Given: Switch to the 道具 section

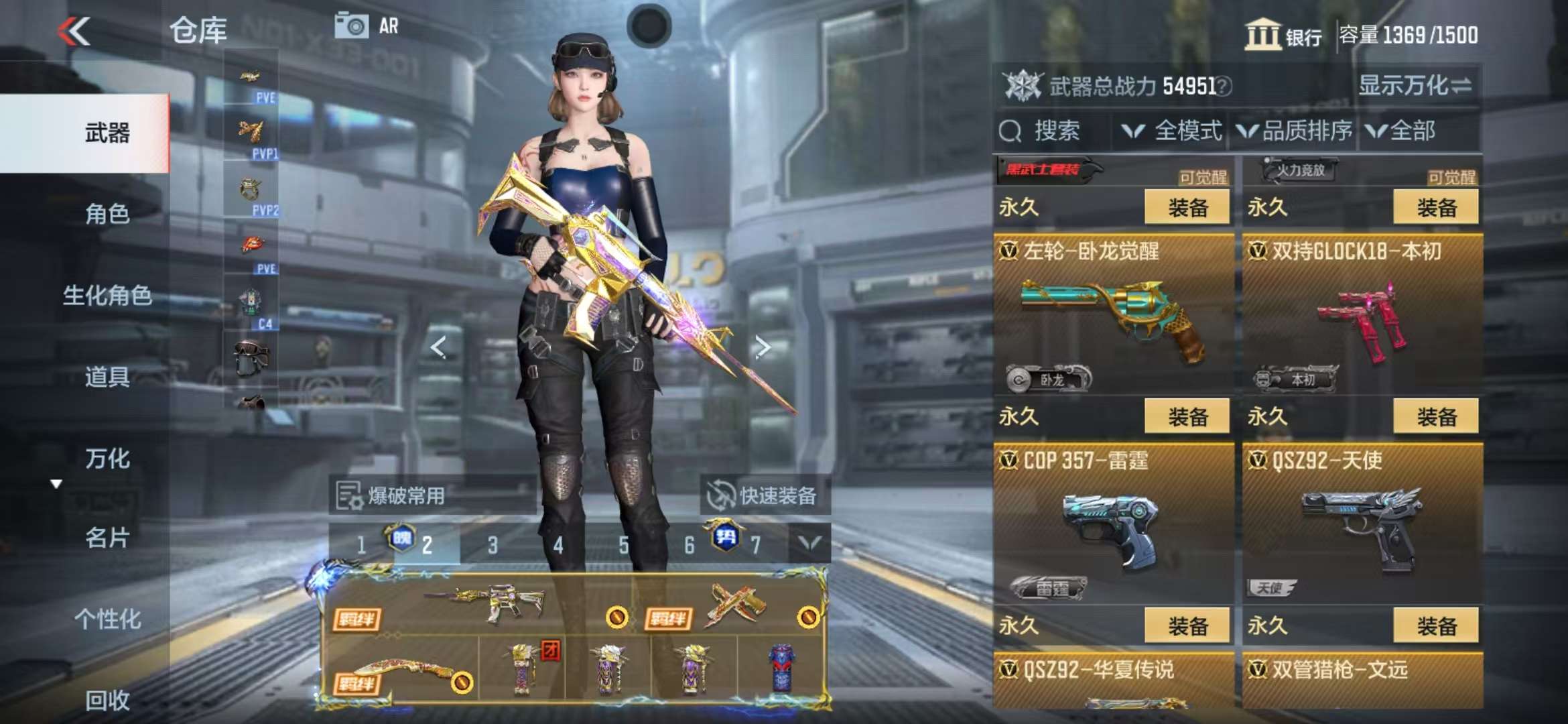Looking at the screenshot, I should point(107,377).
